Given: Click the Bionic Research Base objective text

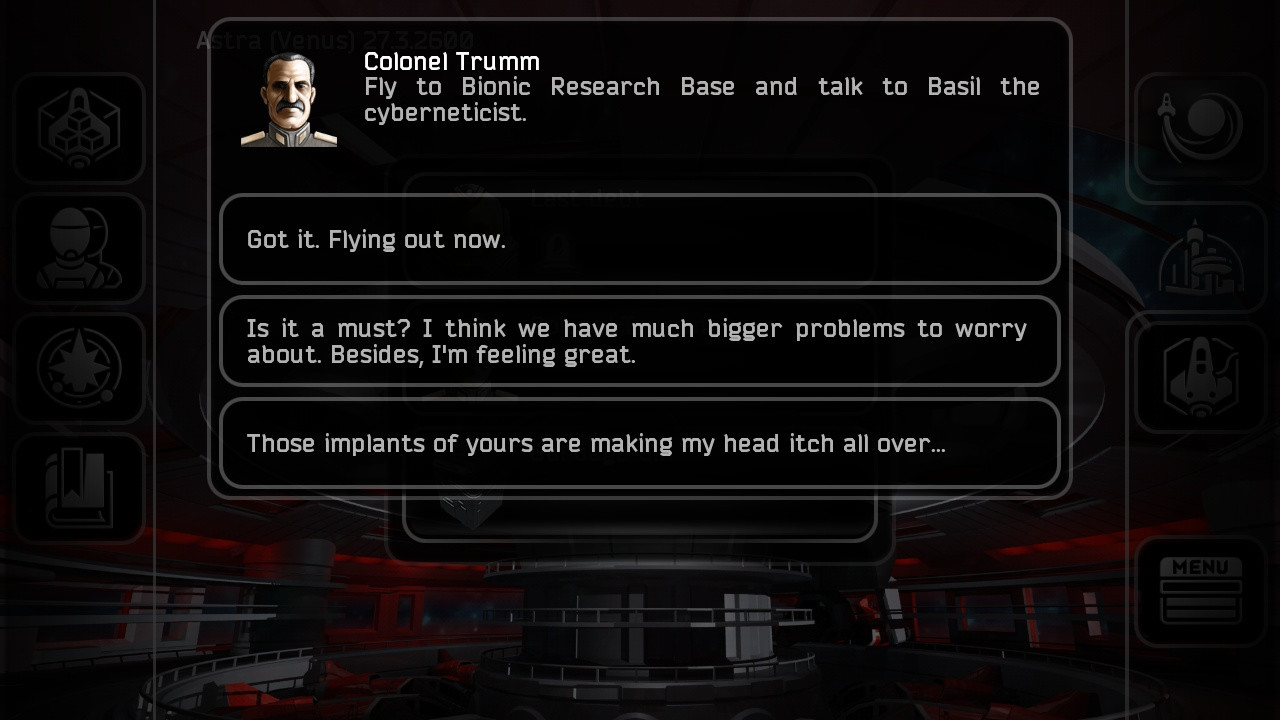Looking at the screenshot, I should tap(700, 99).
